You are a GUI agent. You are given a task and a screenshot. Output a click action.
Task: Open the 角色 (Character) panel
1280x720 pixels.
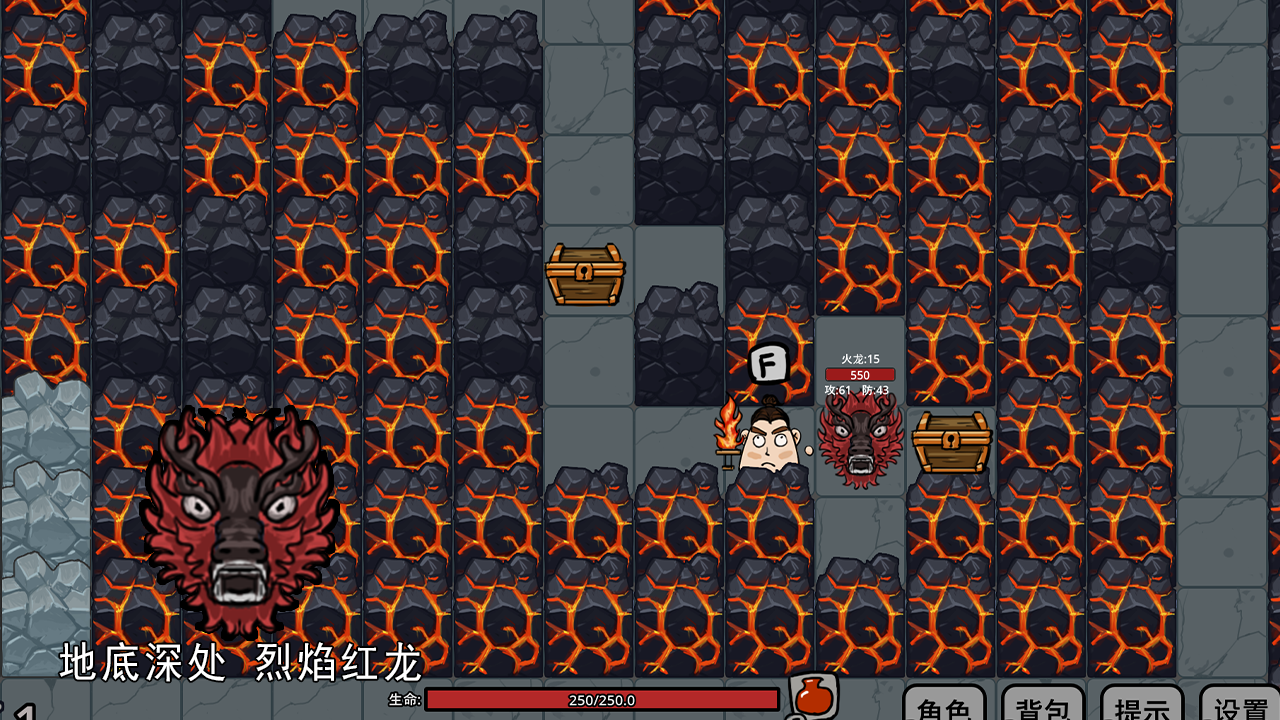pos(944,704)
